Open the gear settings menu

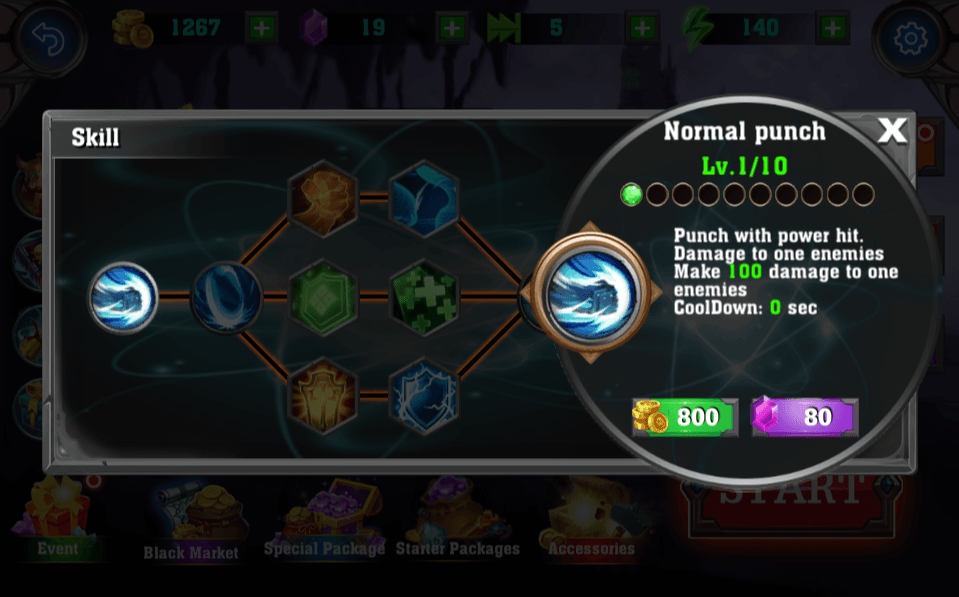coord(910,40)
